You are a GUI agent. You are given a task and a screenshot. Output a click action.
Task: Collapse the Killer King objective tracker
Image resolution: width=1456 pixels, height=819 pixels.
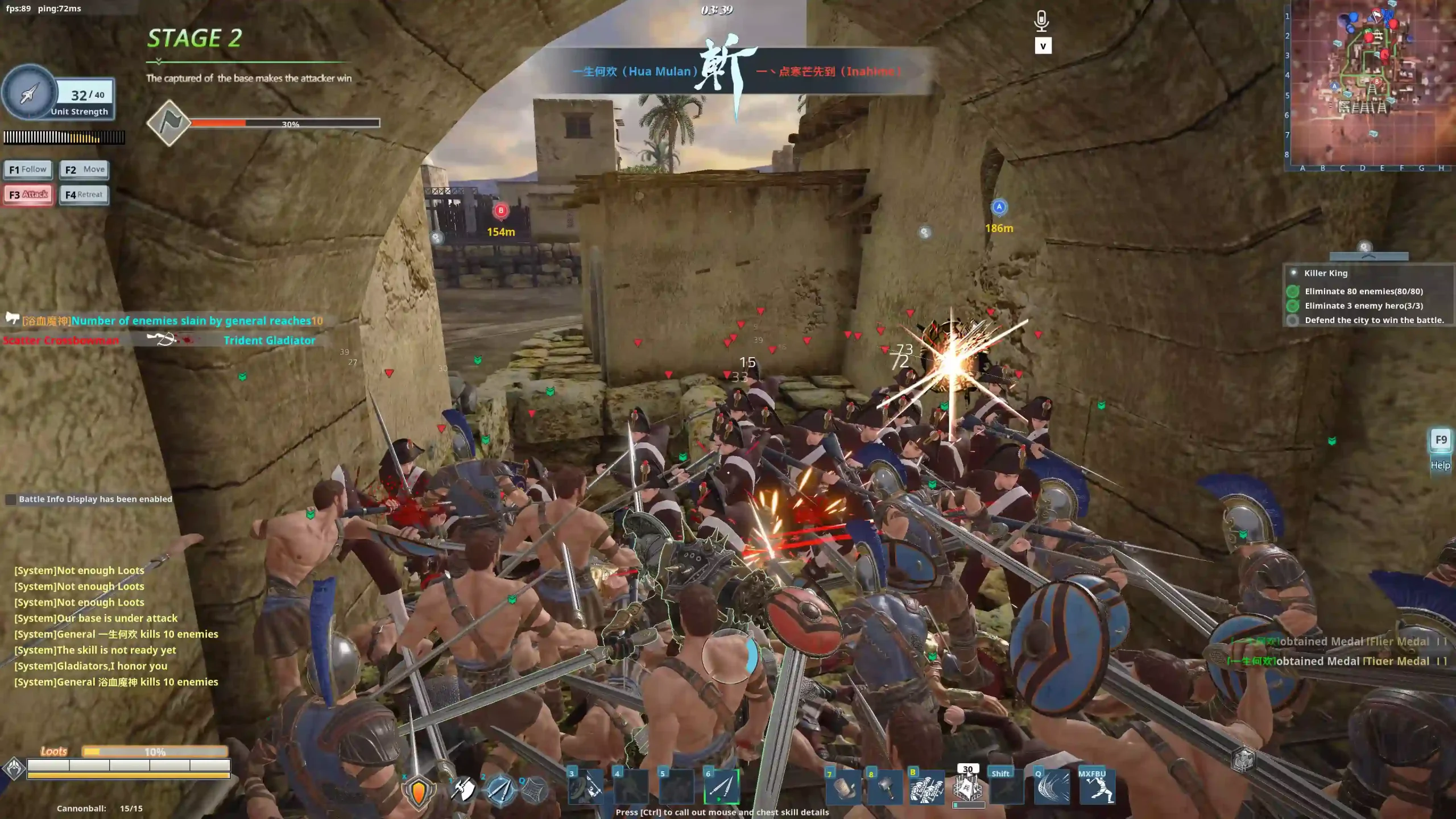pyautogui.click(x=1368, y=257)
